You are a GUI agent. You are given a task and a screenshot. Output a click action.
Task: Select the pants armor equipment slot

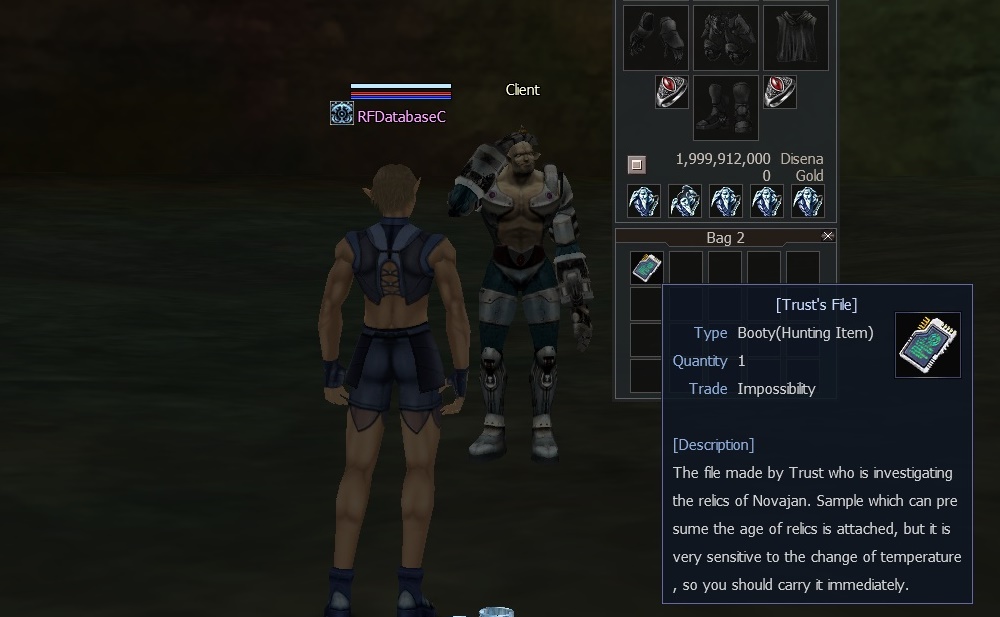(726, 38)
